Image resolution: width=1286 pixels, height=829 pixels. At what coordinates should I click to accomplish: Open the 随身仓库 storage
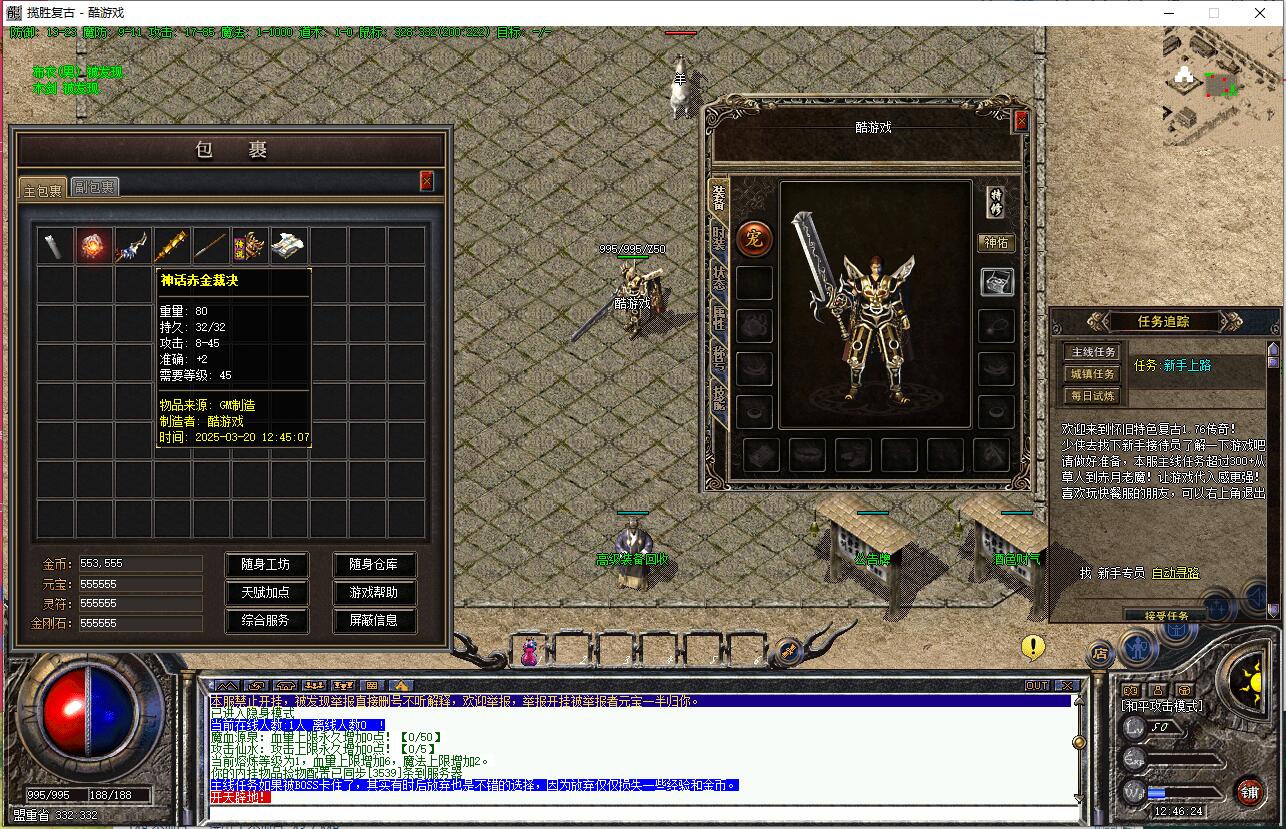pyautogui.click(x=373, y=564)
